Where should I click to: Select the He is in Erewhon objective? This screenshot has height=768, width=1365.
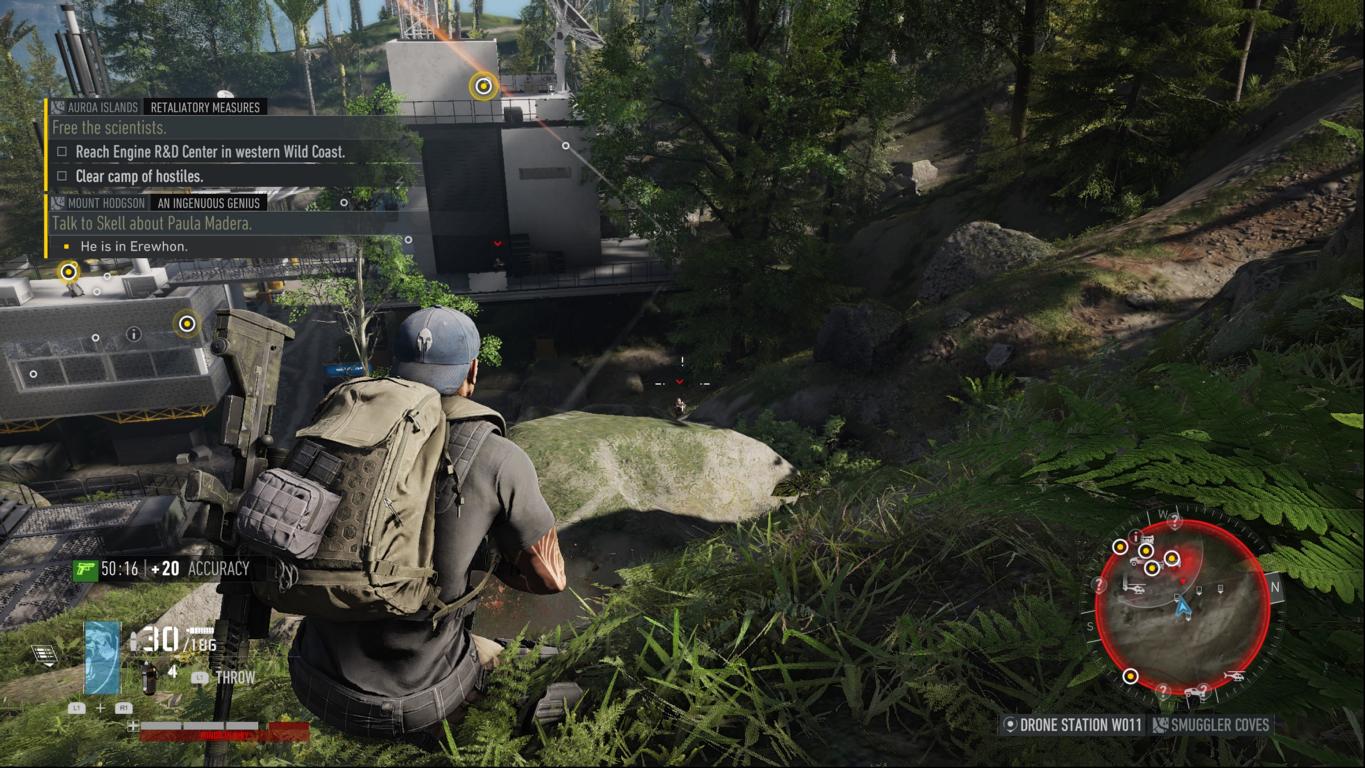pyautogui.click(x=133, y=246)
